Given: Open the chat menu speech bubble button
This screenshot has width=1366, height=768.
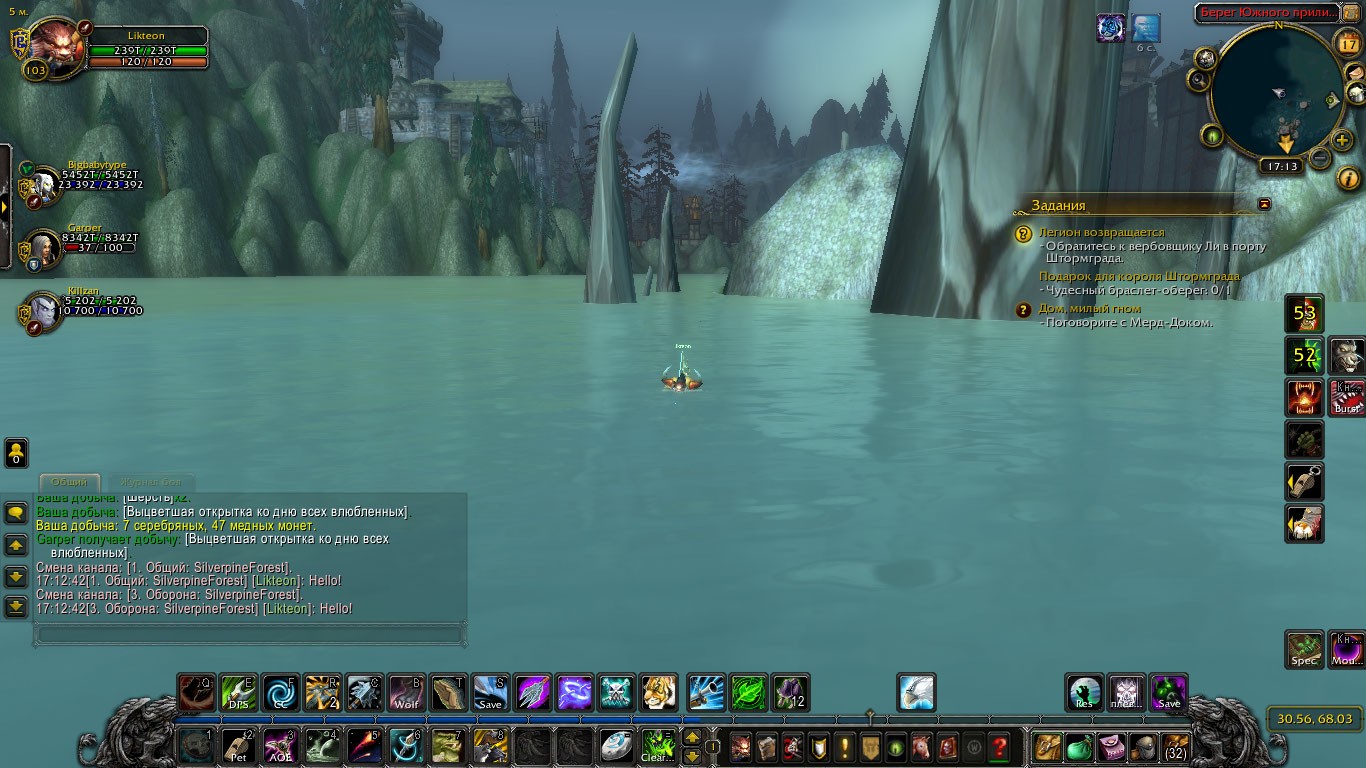Looking at the screenshot, I should (16, 513).
